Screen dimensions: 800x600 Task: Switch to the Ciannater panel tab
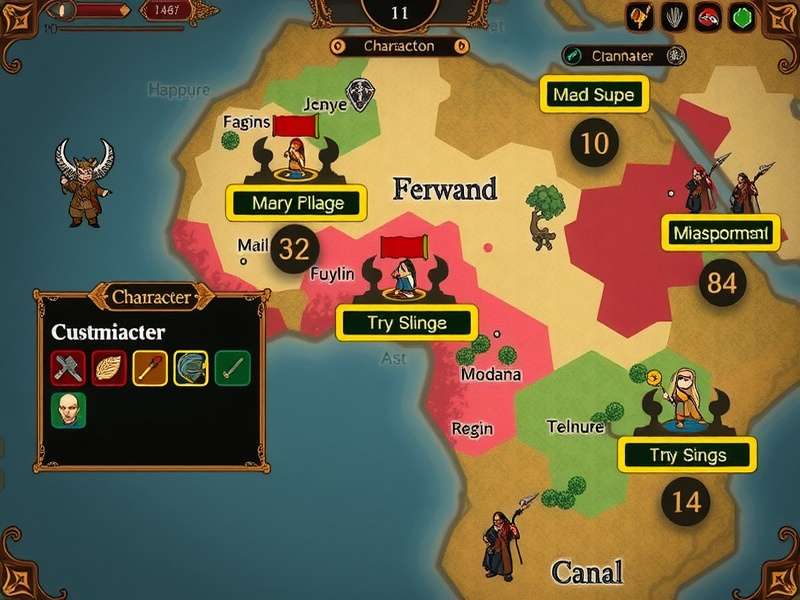point(621,56)
